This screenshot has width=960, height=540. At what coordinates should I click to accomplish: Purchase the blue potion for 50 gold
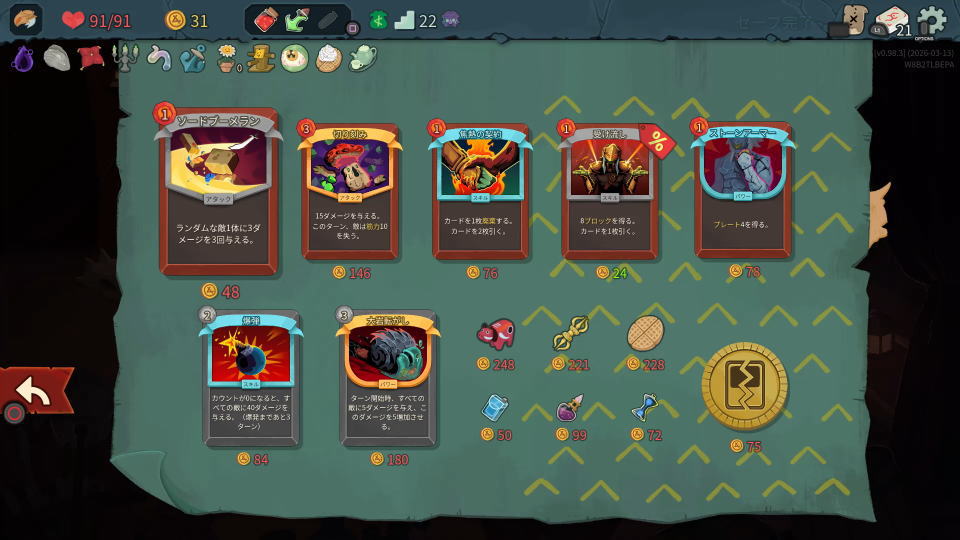point(495,408)
